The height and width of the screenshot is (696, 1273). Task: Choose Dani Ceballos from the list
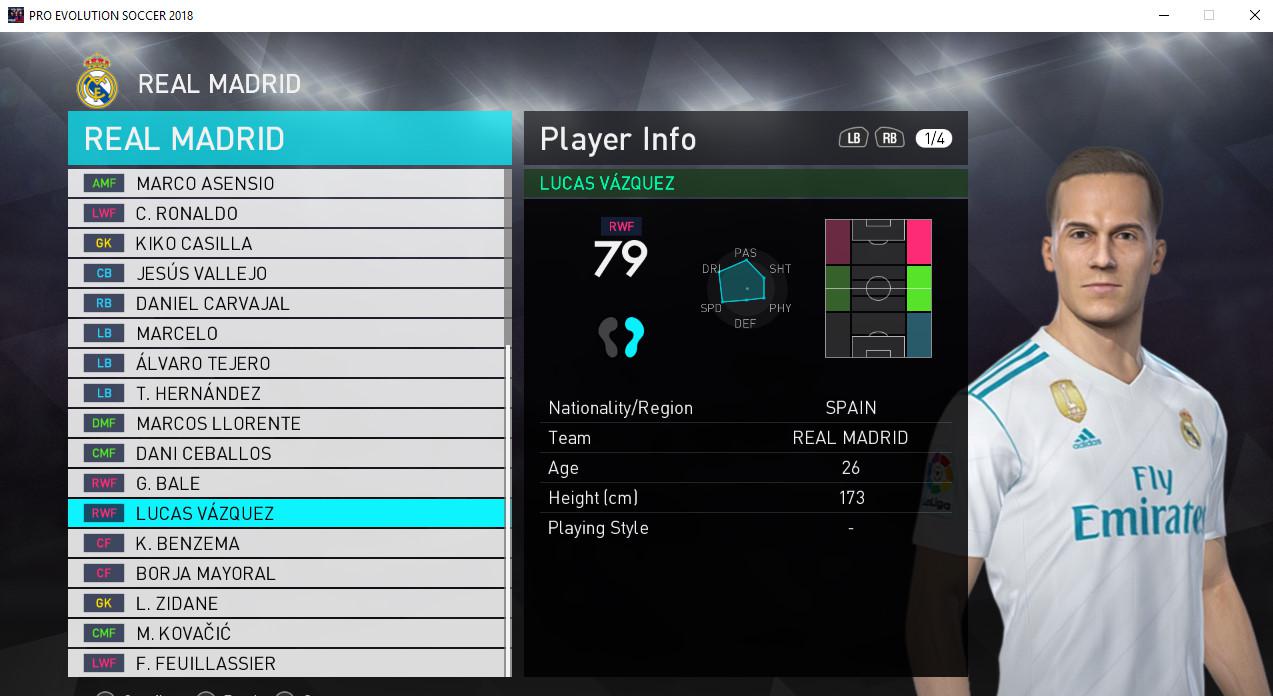point(286,453)
